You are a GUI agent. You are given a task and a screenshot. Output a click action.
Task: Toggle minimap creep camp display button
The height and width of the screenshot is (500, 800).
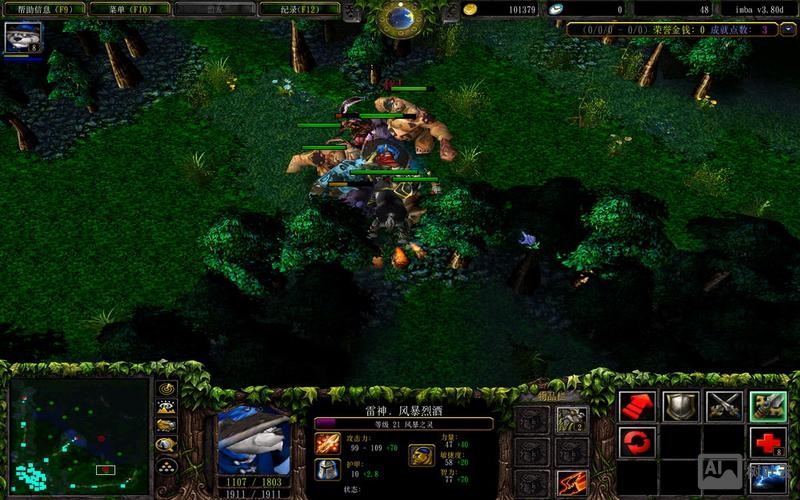167,445
